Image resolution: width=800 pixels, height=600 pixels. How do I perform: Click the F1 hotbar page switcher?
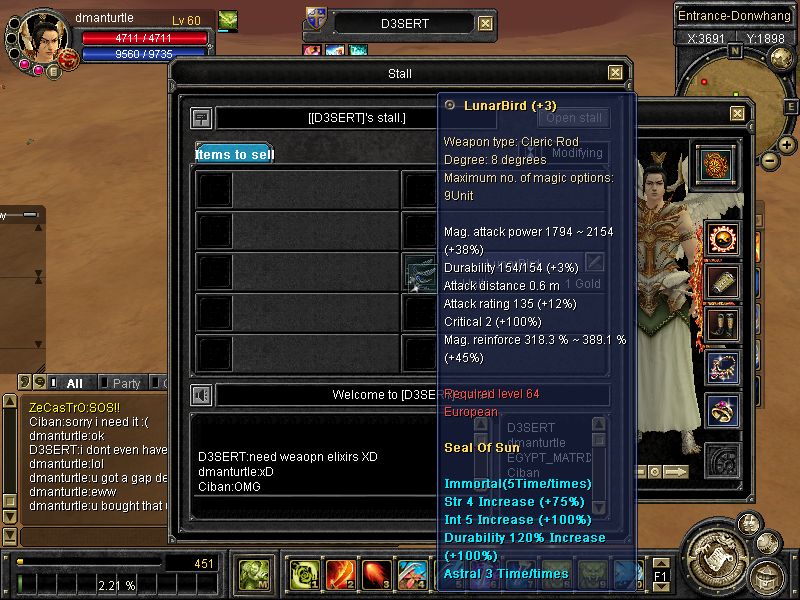click(661, 576)
